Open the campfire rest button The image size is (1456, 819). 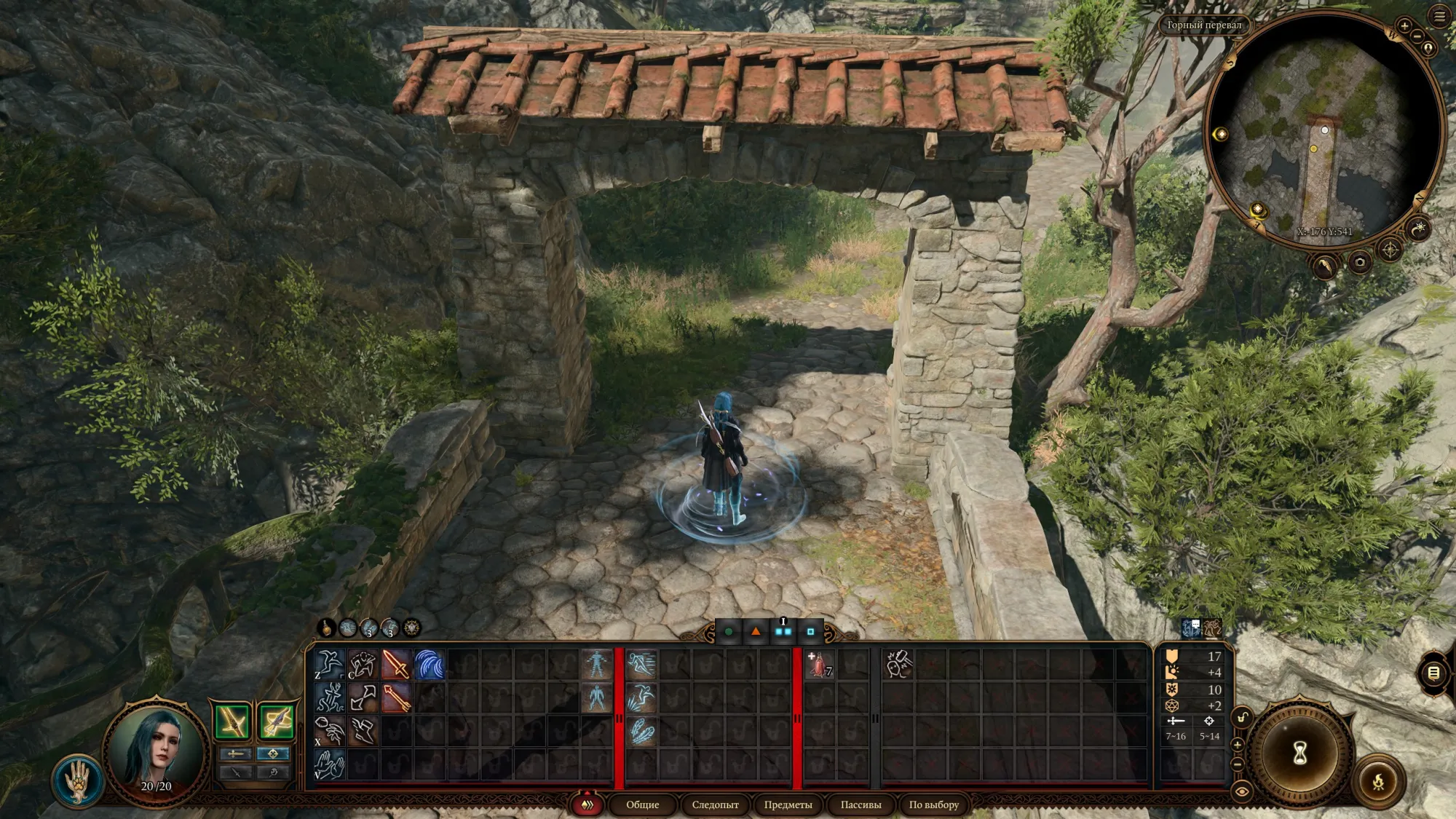(x=1378, y=783)
